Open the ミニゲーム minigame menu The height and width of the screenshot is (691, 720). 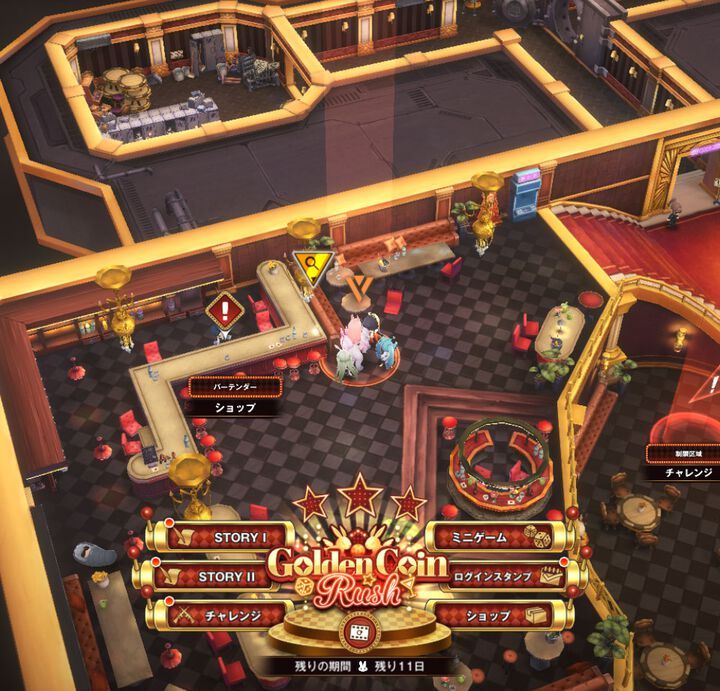pyautogui.click(x=497, y=537)
